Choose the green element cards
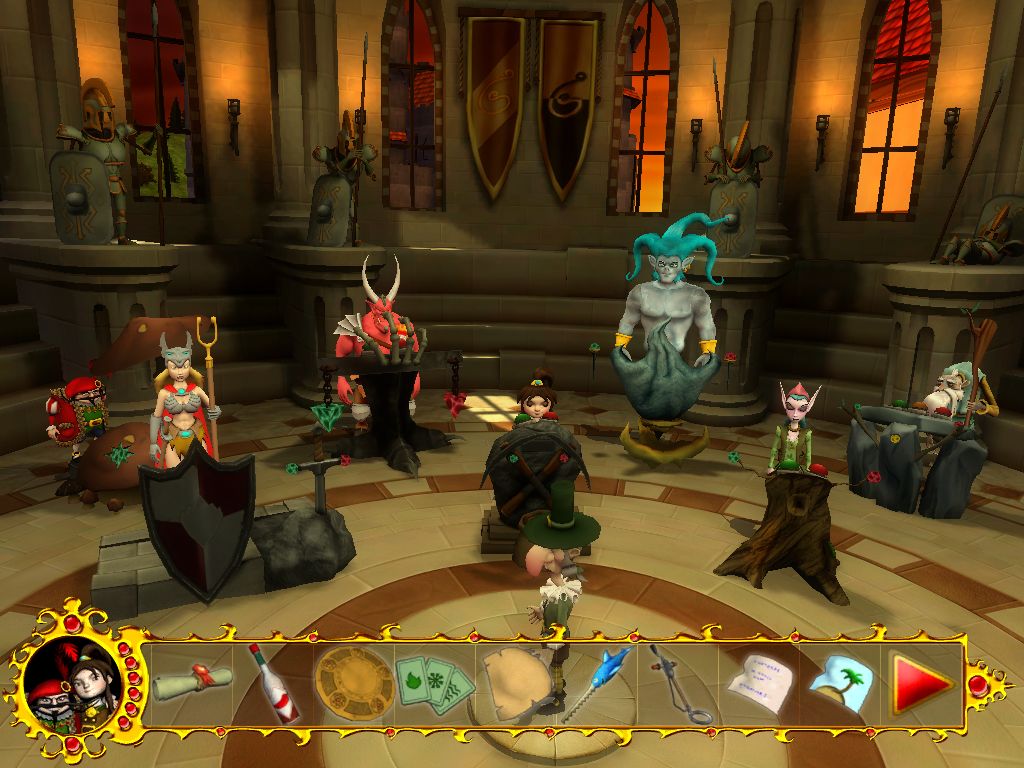Image resolution: width=1024 pixels, height=768 pixels. [x=432, y=683]
